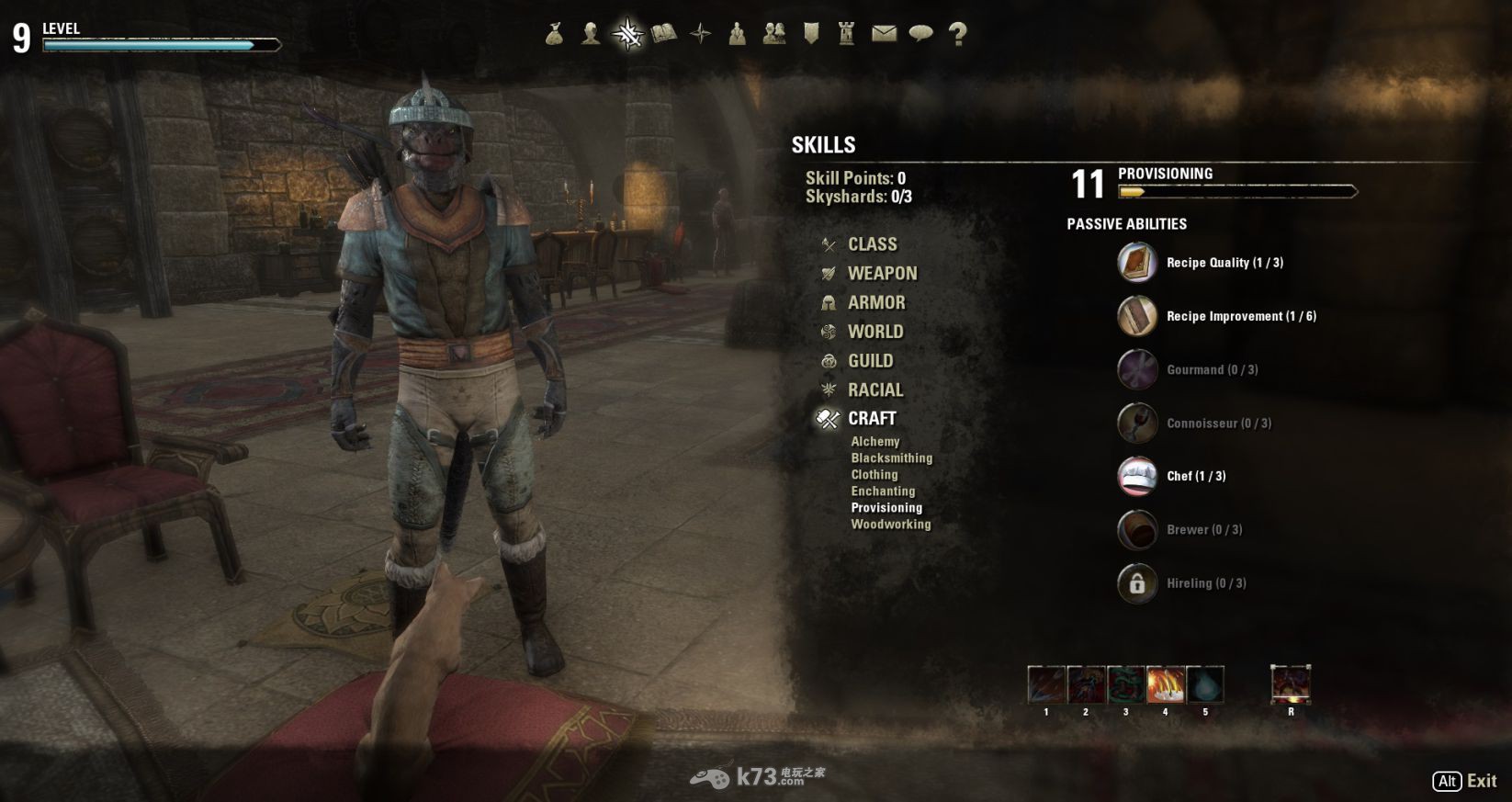The width and height of the screenshot is (1512, 802).
Task: Open the inventory bag icon
Action: [554, 35]
